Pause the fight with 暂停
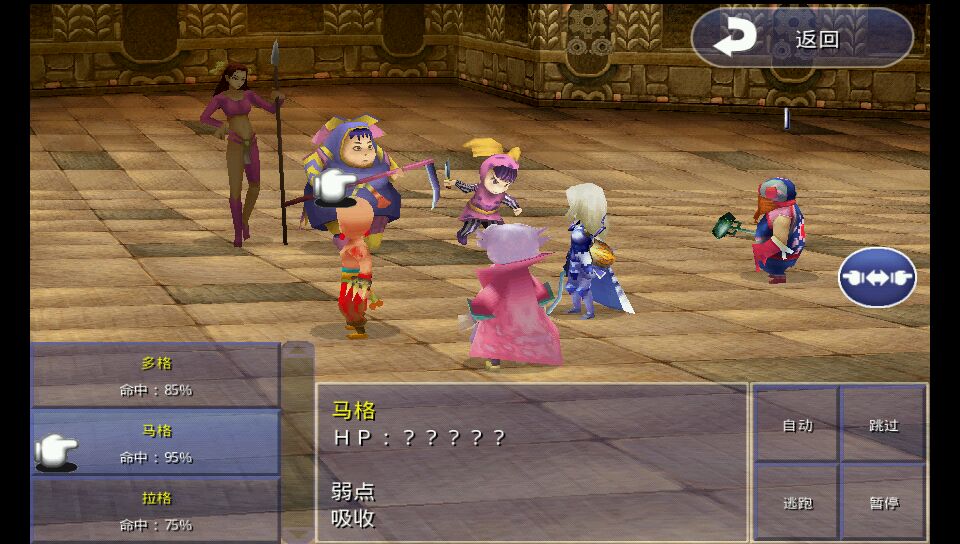960x544 pixels. point(883,502)
